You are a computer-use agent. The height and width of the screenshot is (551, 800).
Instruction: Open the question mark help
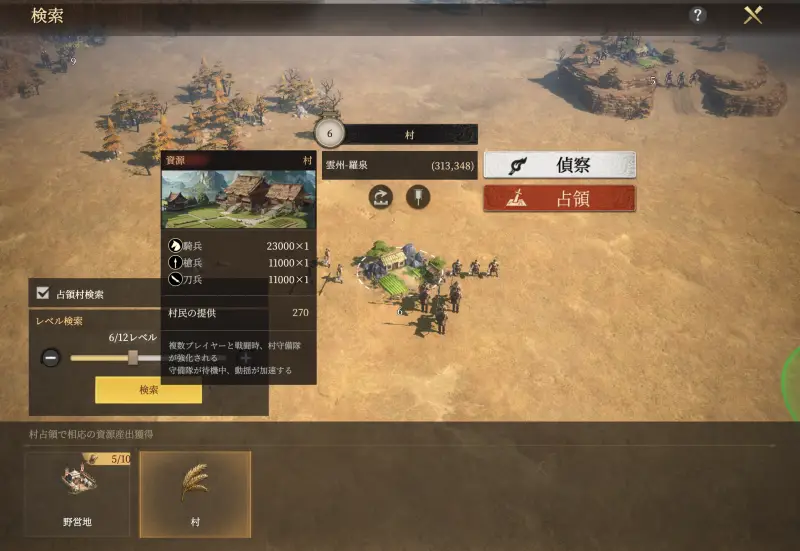point(698,15)
